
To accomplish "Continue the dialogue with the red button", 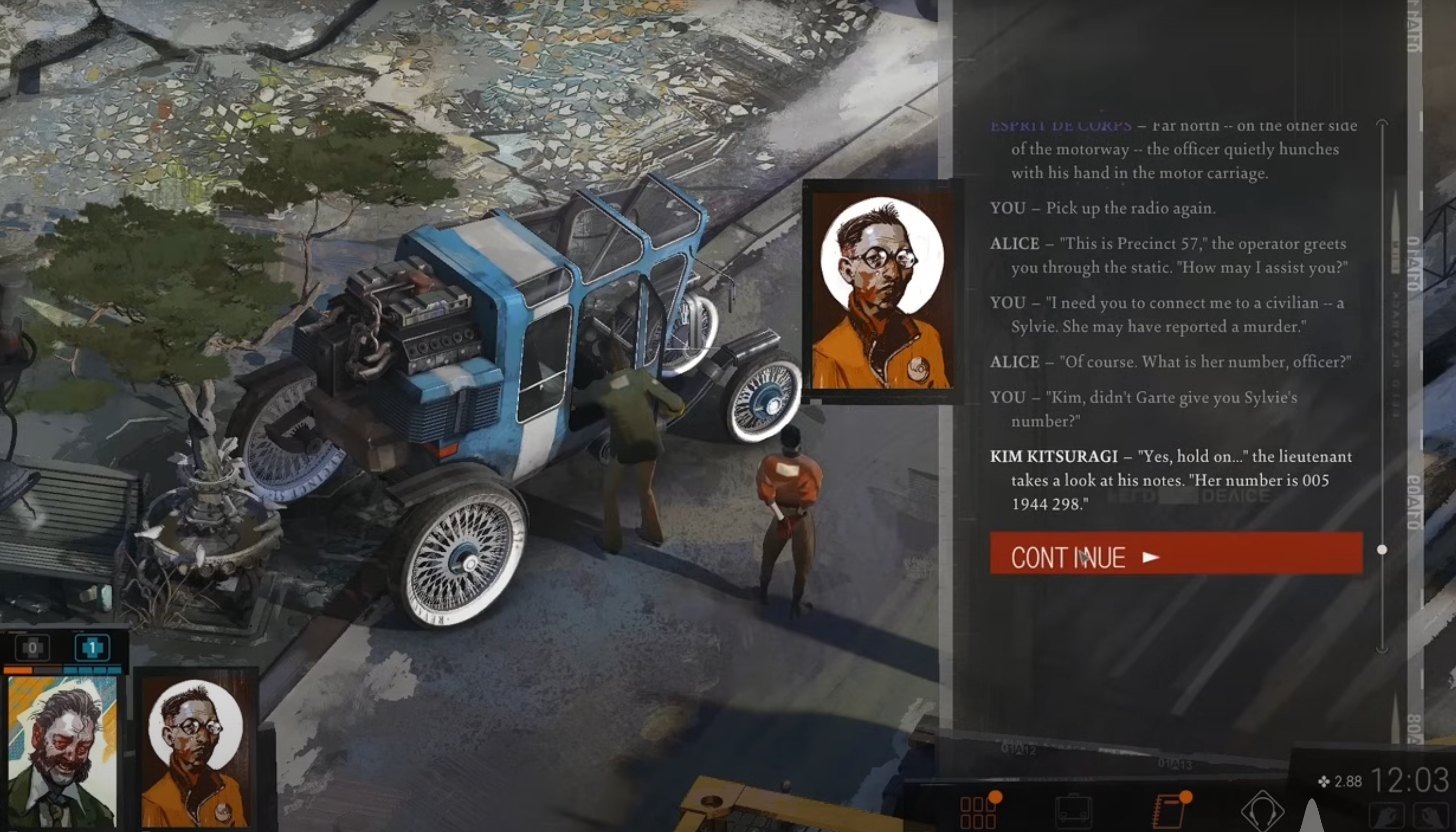I will (1176, 553).
